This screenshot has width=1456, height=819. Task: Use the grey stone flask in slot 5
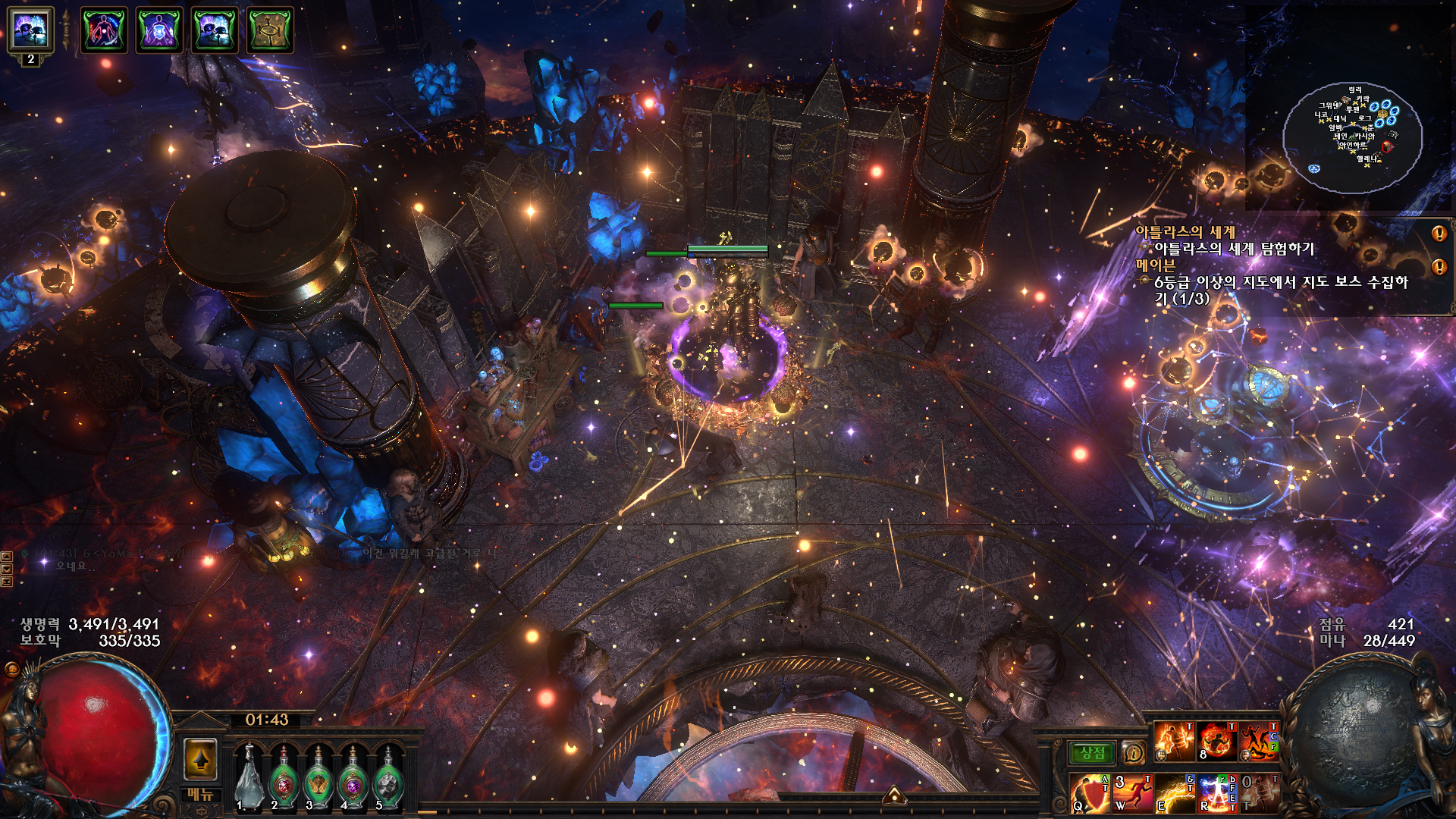pos(388,777)
